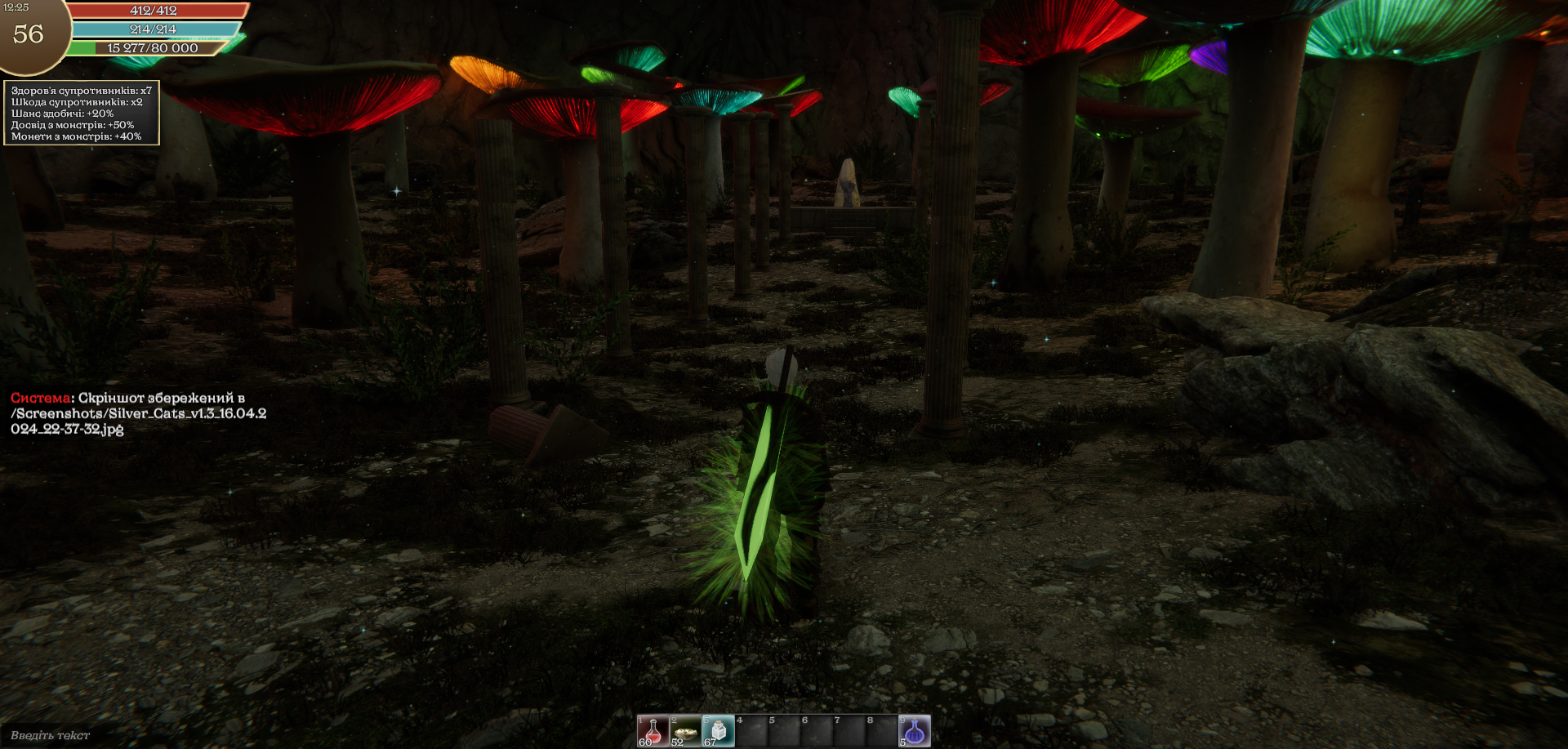This screenshot has height=749, width=1568.
Task: Select the food bowl in hotbar slot 2
Action: (x=685, y=730)
